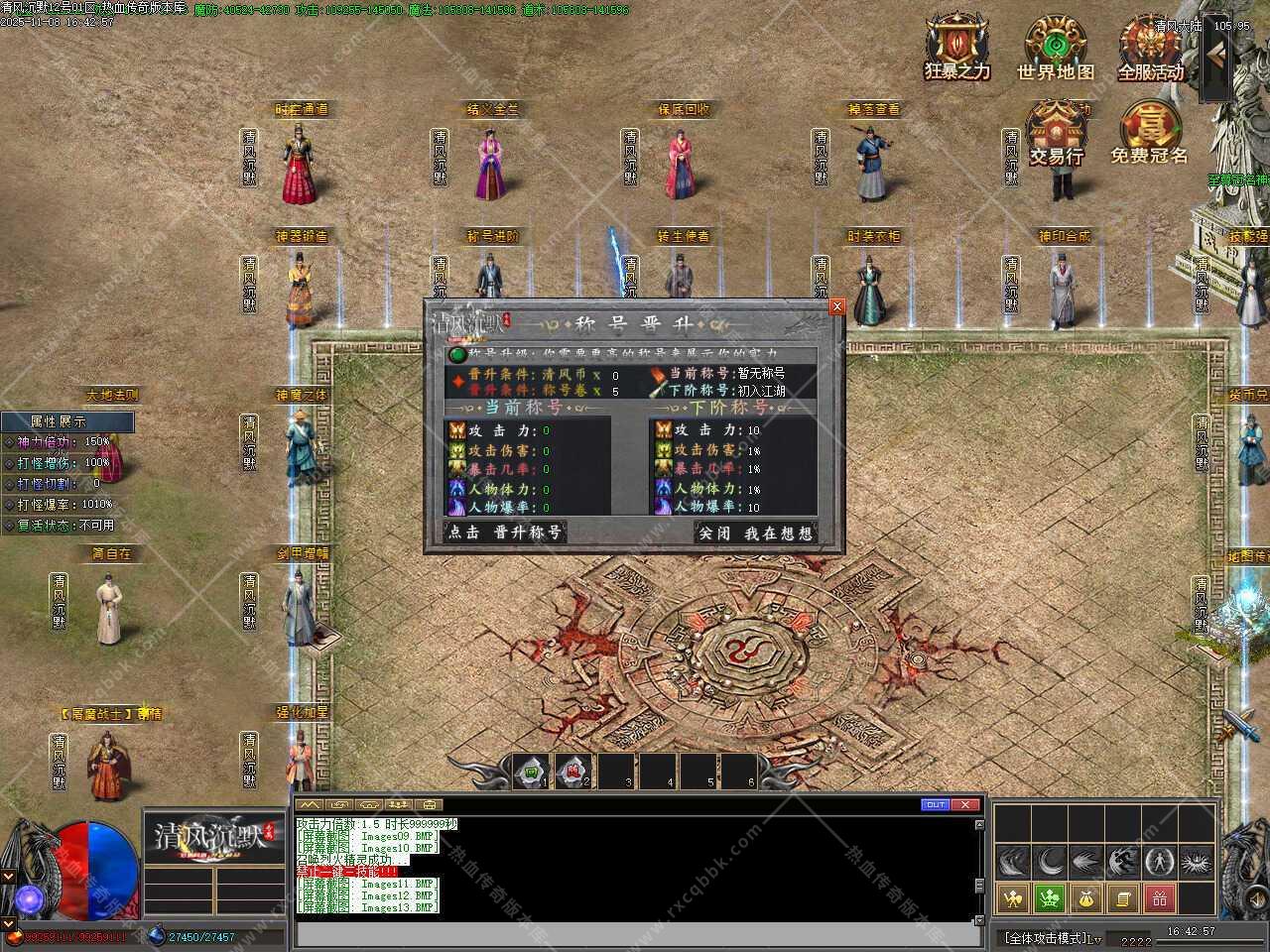Click the 点击 晋升称号 promote title button
The image size is (1270, 952).
[x=504, y=533]
